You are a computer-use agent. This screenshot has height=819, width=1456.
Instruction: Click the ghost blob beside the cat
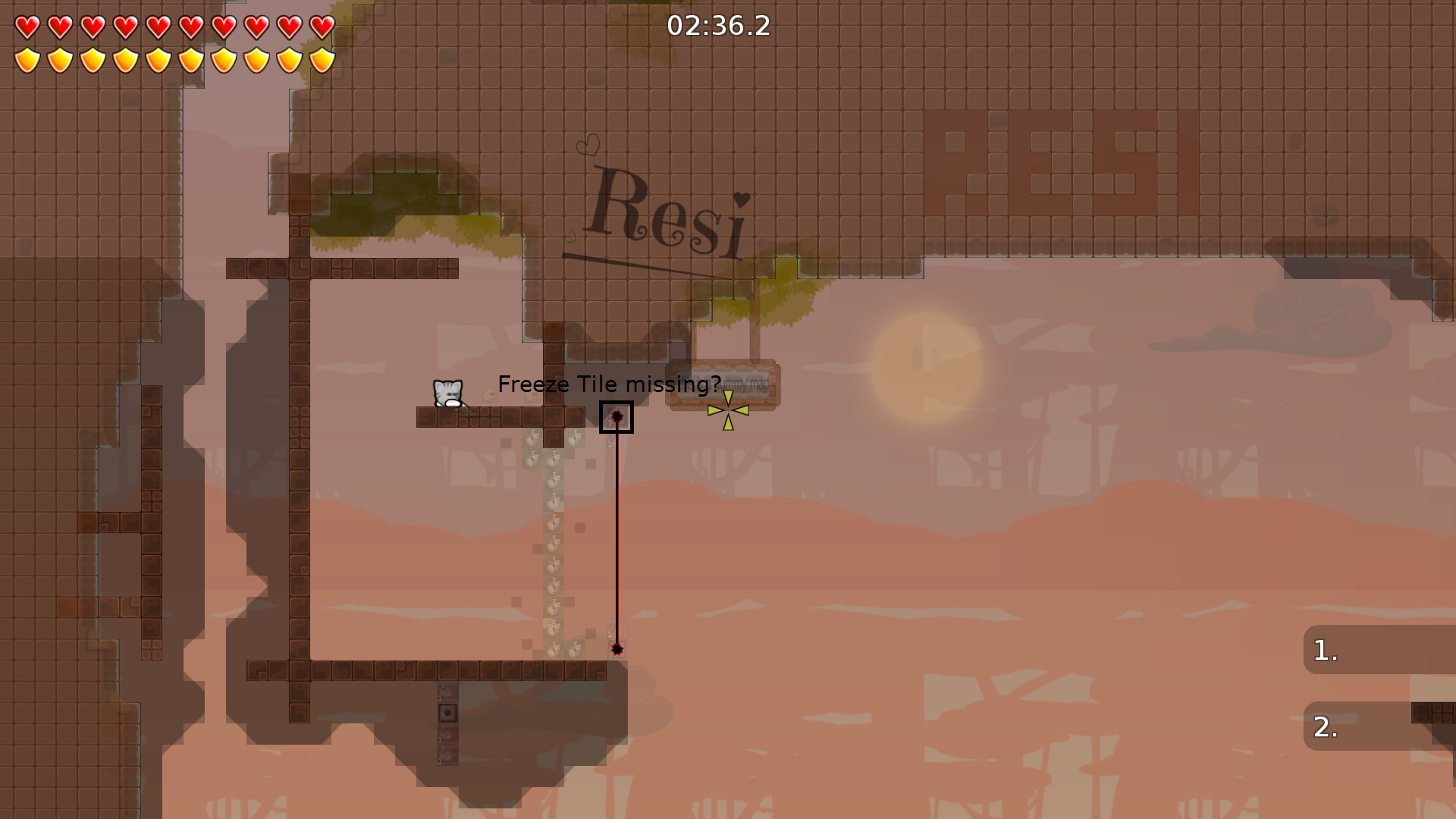click(488, 396)
